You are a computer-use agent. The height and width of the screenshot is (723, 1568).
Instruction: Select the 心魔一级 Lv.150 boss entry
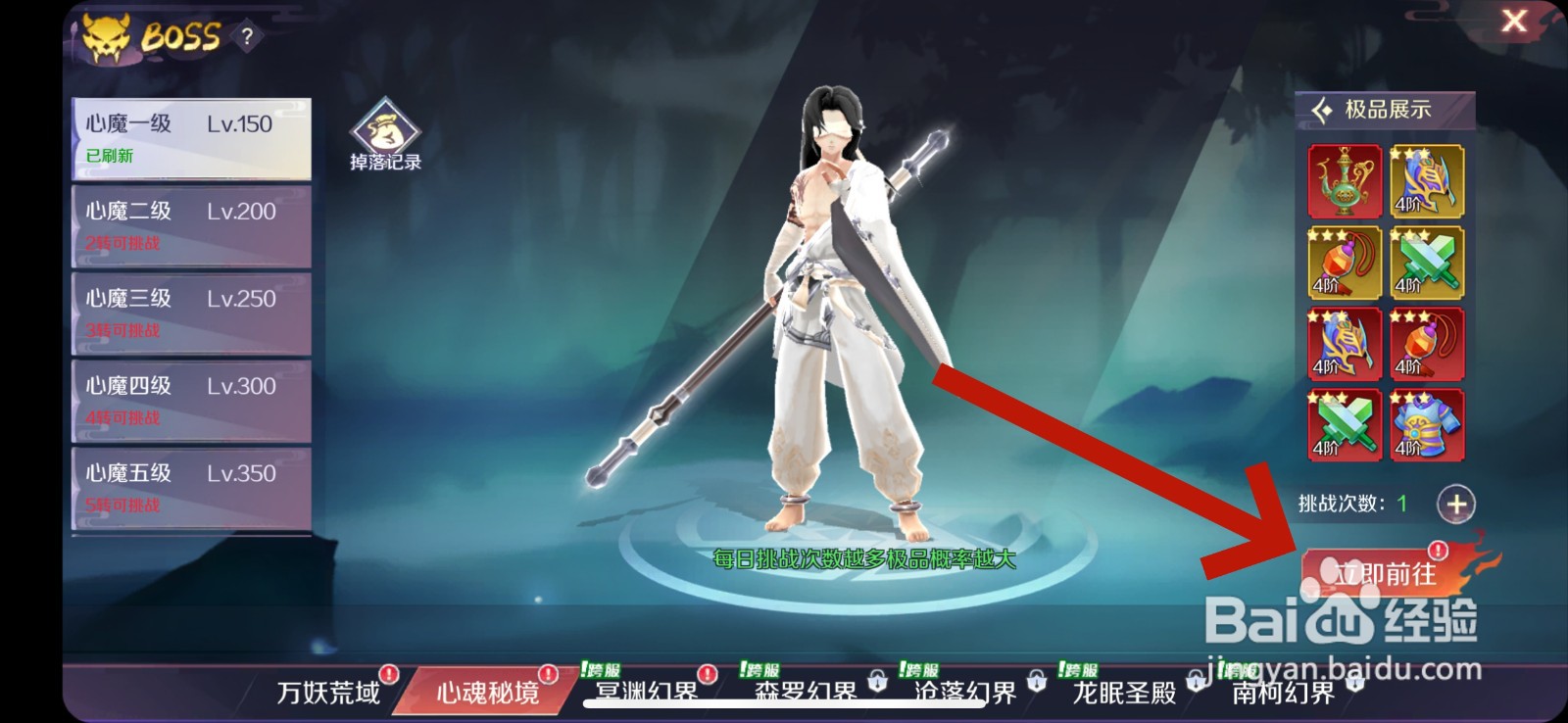[189, 137]
